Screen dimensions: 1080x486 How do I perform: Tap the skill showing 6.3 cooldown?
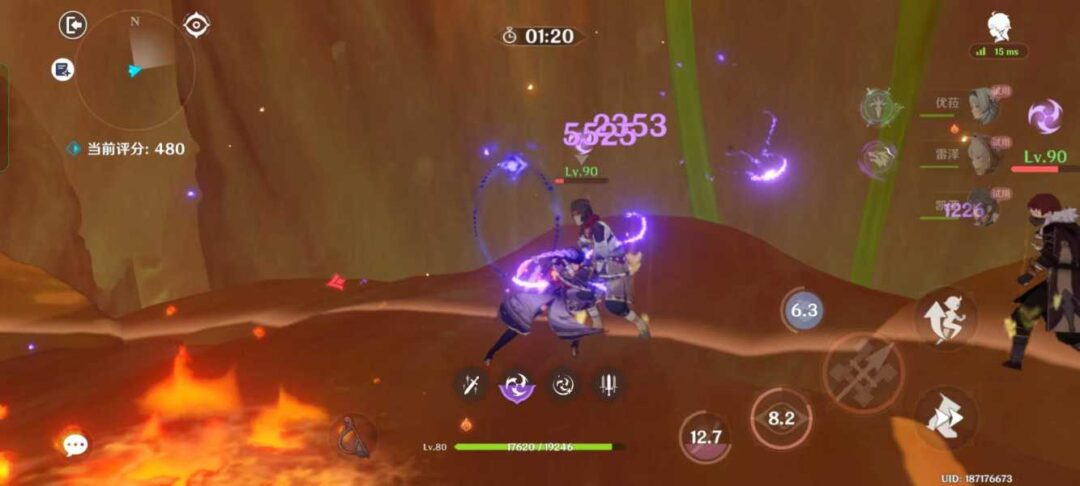click(804, 310)
